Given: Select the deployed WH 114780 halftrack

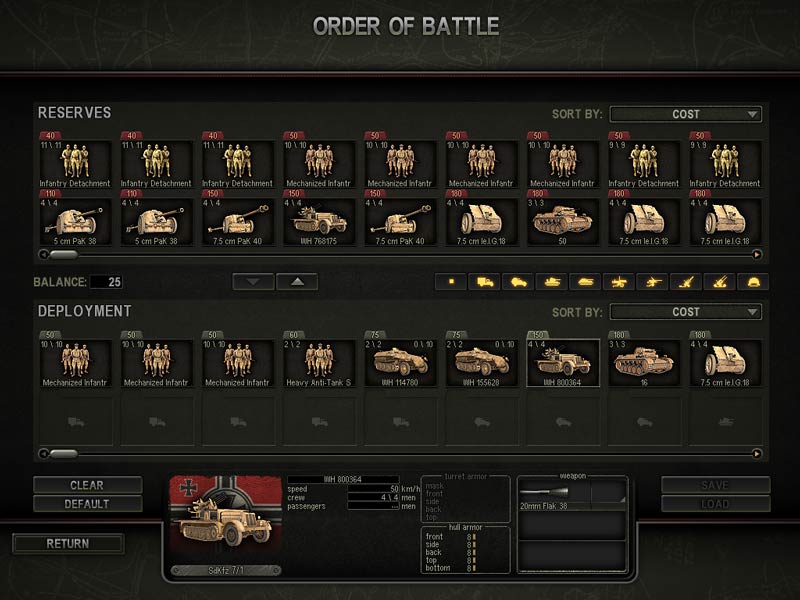Looking at the screenshot, I should click(400, 362).
